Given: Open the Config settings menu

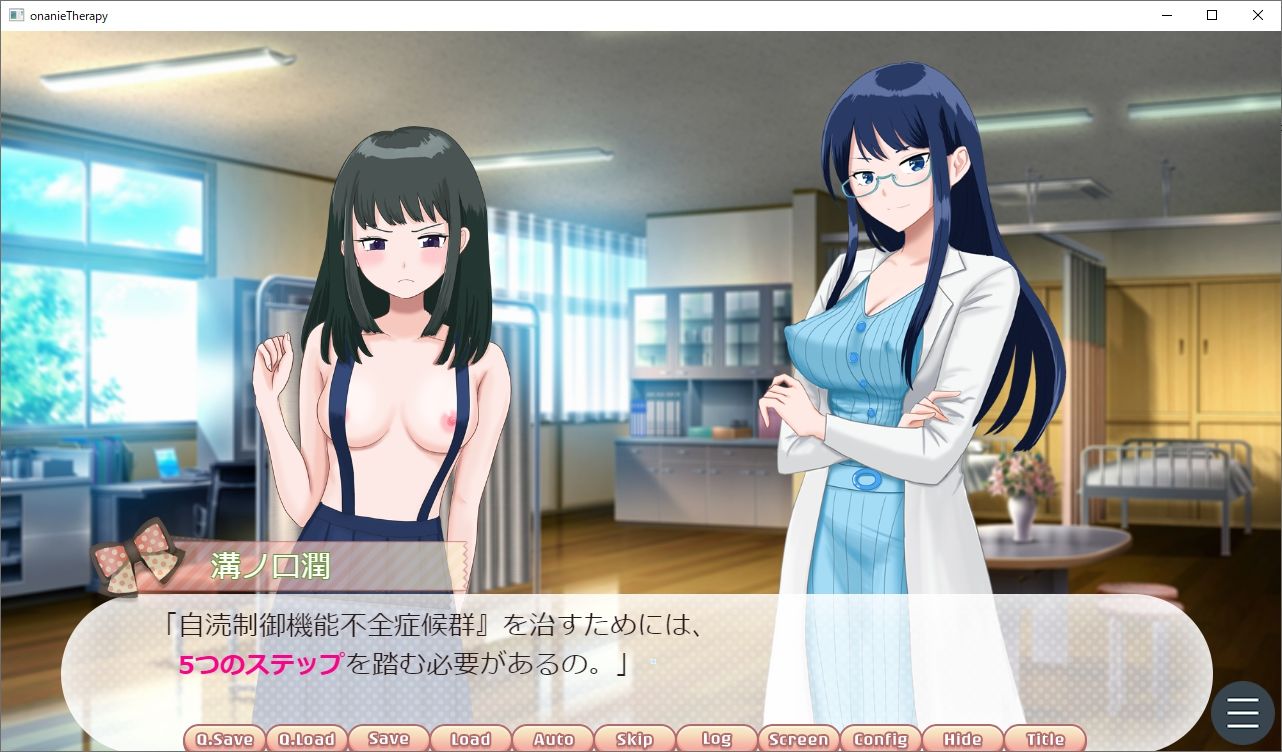Looking at the screenshot, I should (x=880, y=738).
